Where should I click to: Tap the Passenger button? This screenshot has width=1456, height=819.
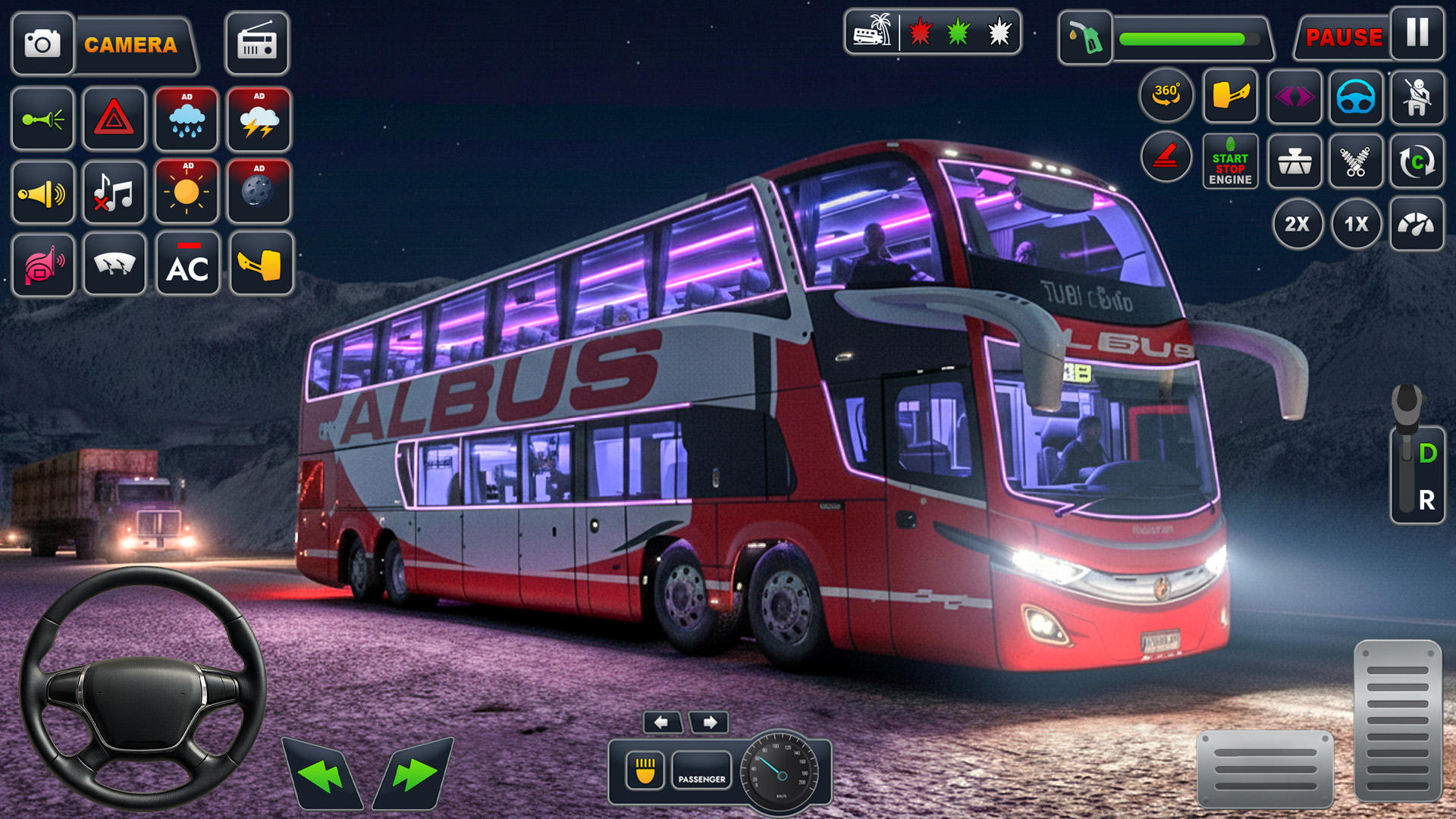[x=701, y=771]
